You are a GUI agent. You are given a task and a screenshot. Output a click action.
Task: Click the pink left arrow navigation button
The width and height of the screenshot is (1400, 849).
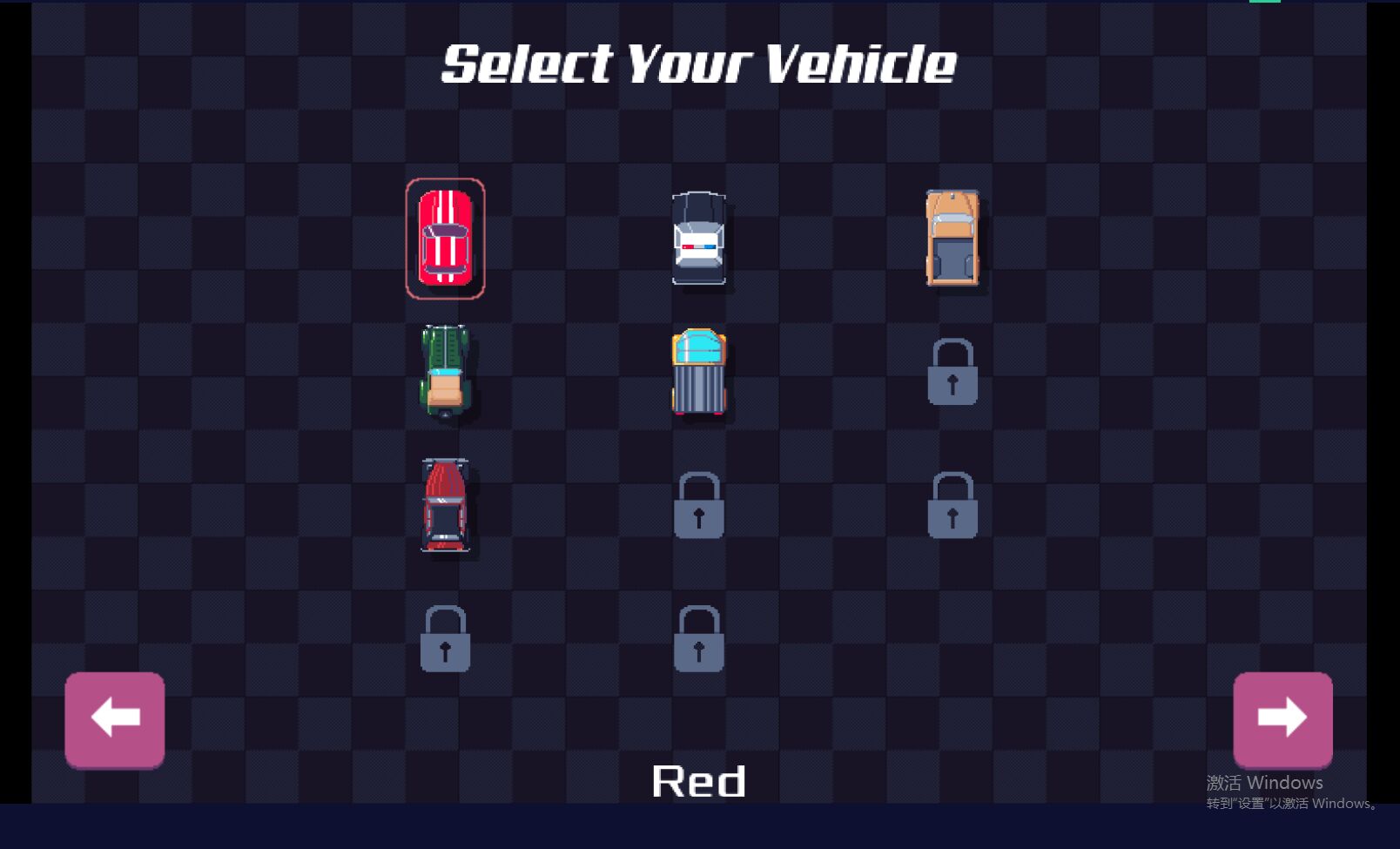[114, 719]
